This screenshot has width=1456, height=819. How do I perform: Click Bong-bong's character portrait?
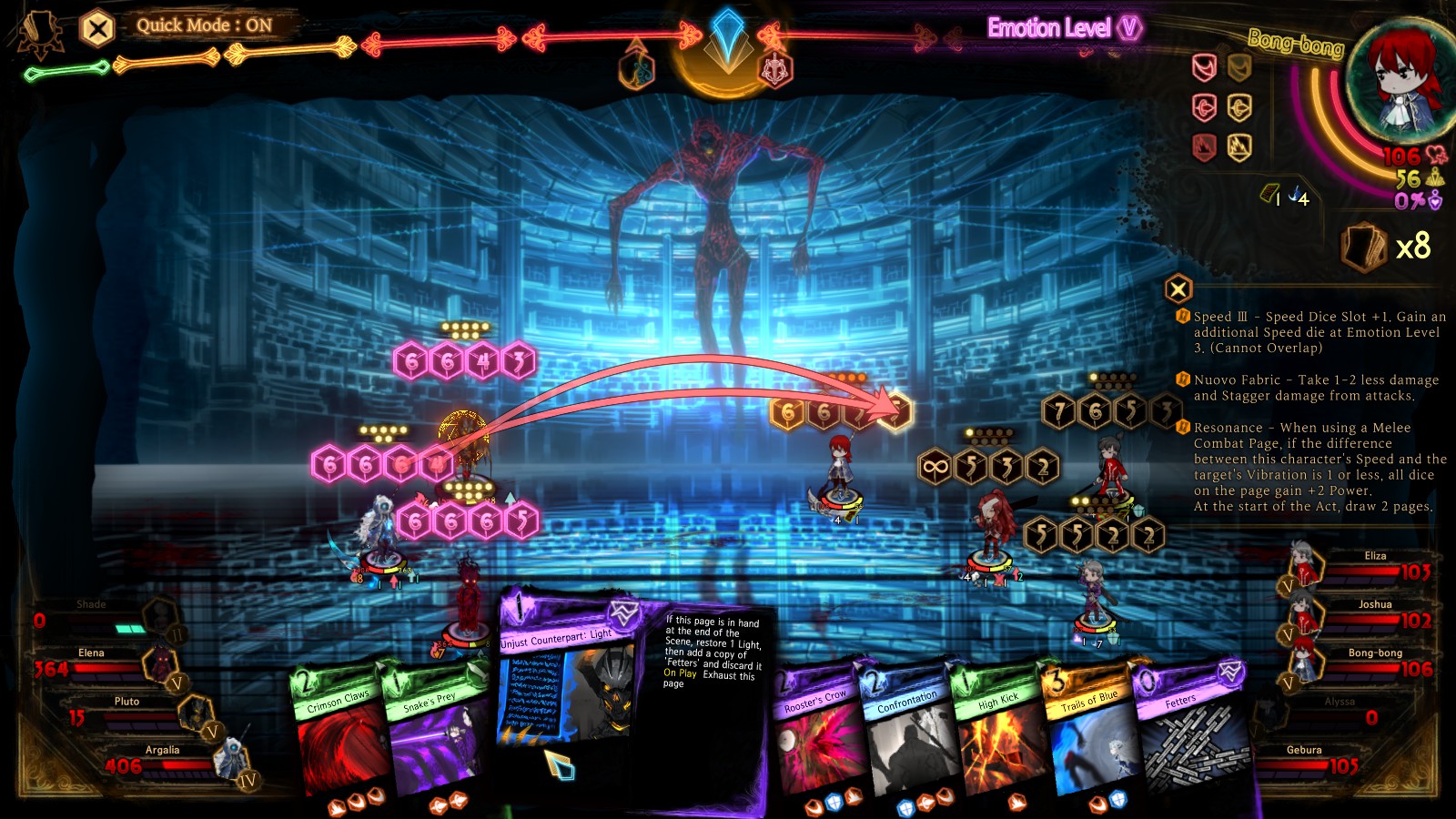pos(1401,73)
